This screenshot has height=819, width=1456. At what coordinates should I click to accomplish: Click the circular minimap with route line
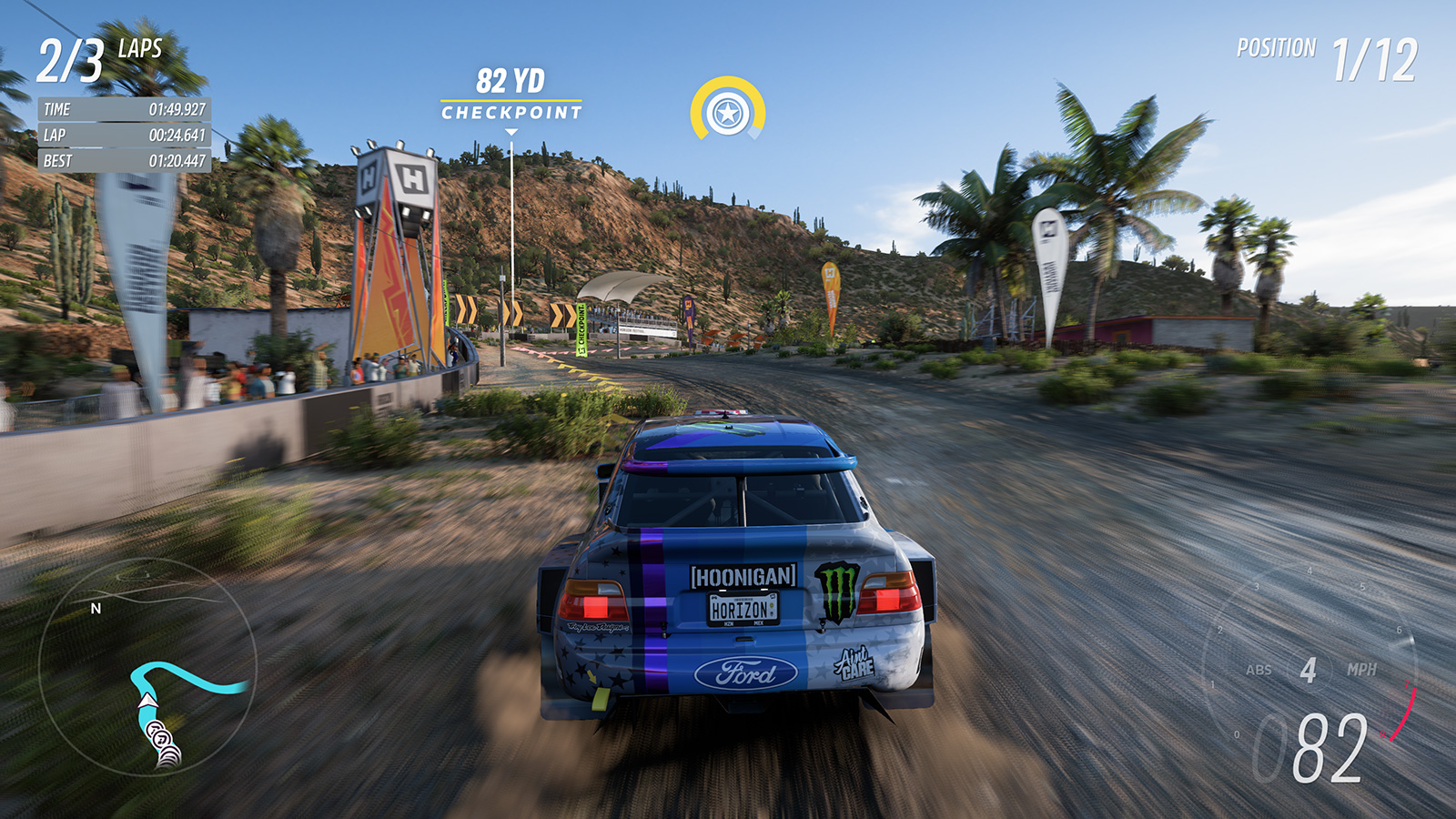[147, 666]
